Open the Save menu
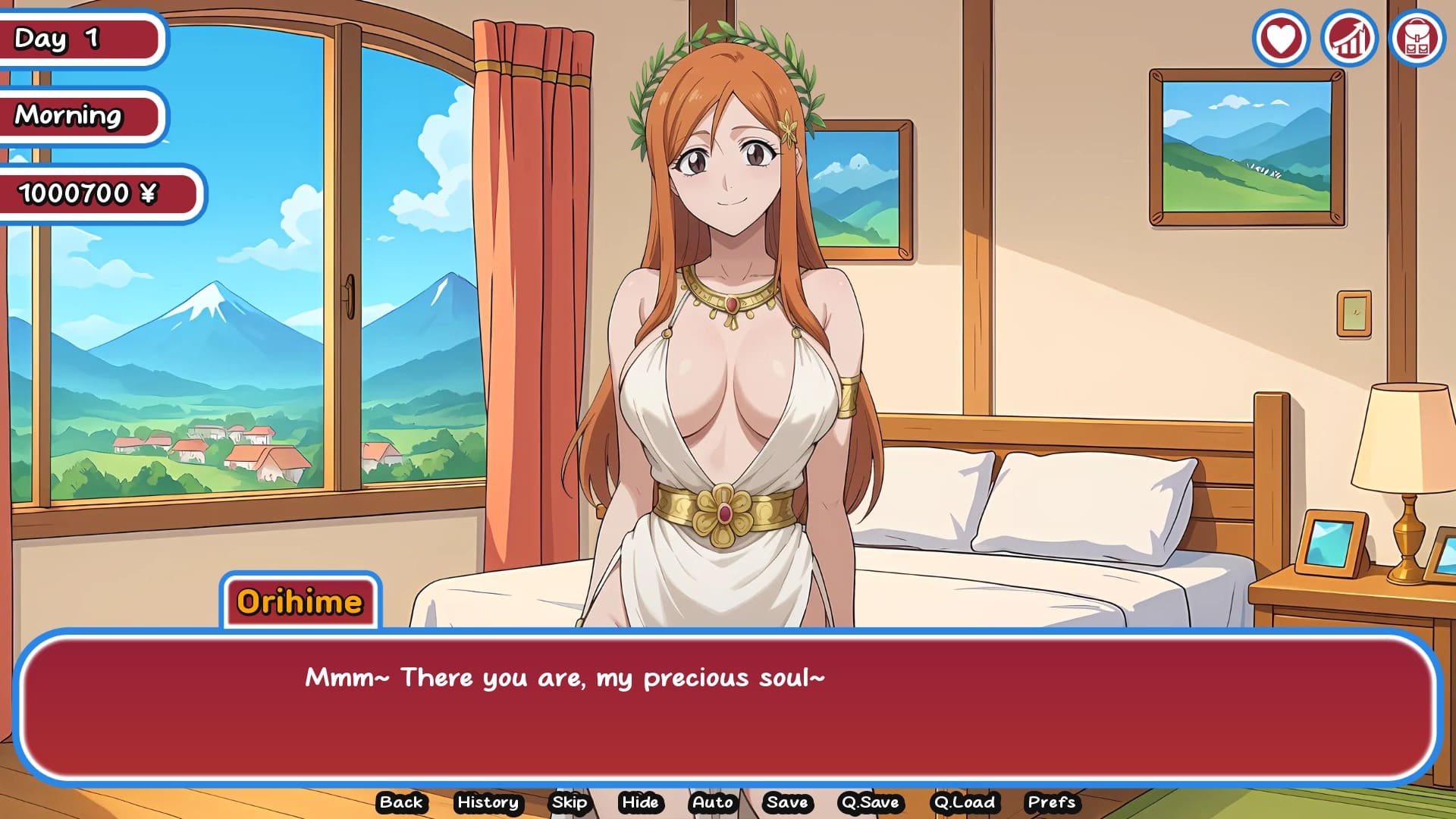The height and width of the screenshot is (819, 1456). click(787, 802)
